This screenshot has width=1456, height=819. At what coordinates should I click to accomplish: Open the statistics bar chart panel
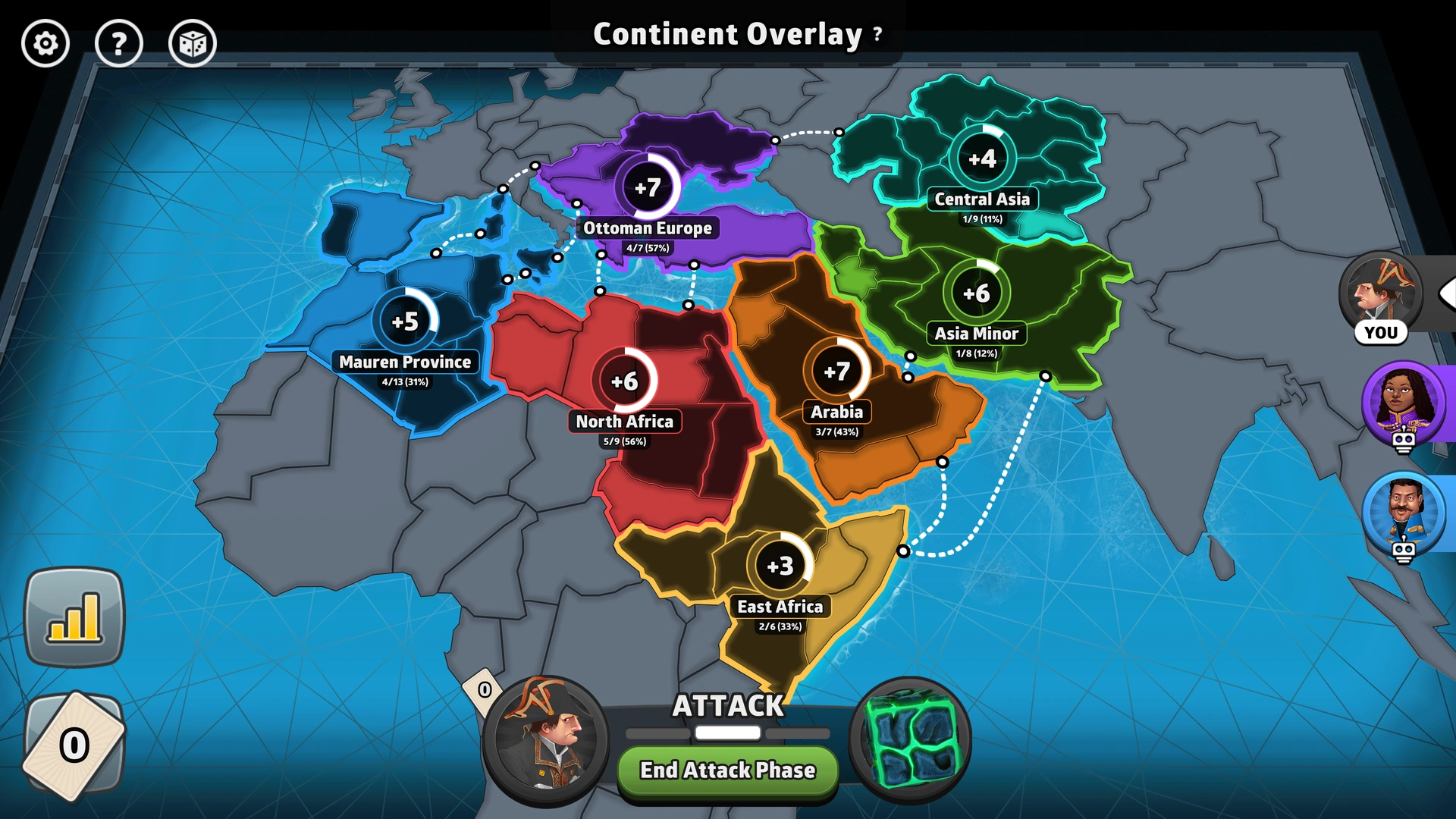[x=74, y=618]
